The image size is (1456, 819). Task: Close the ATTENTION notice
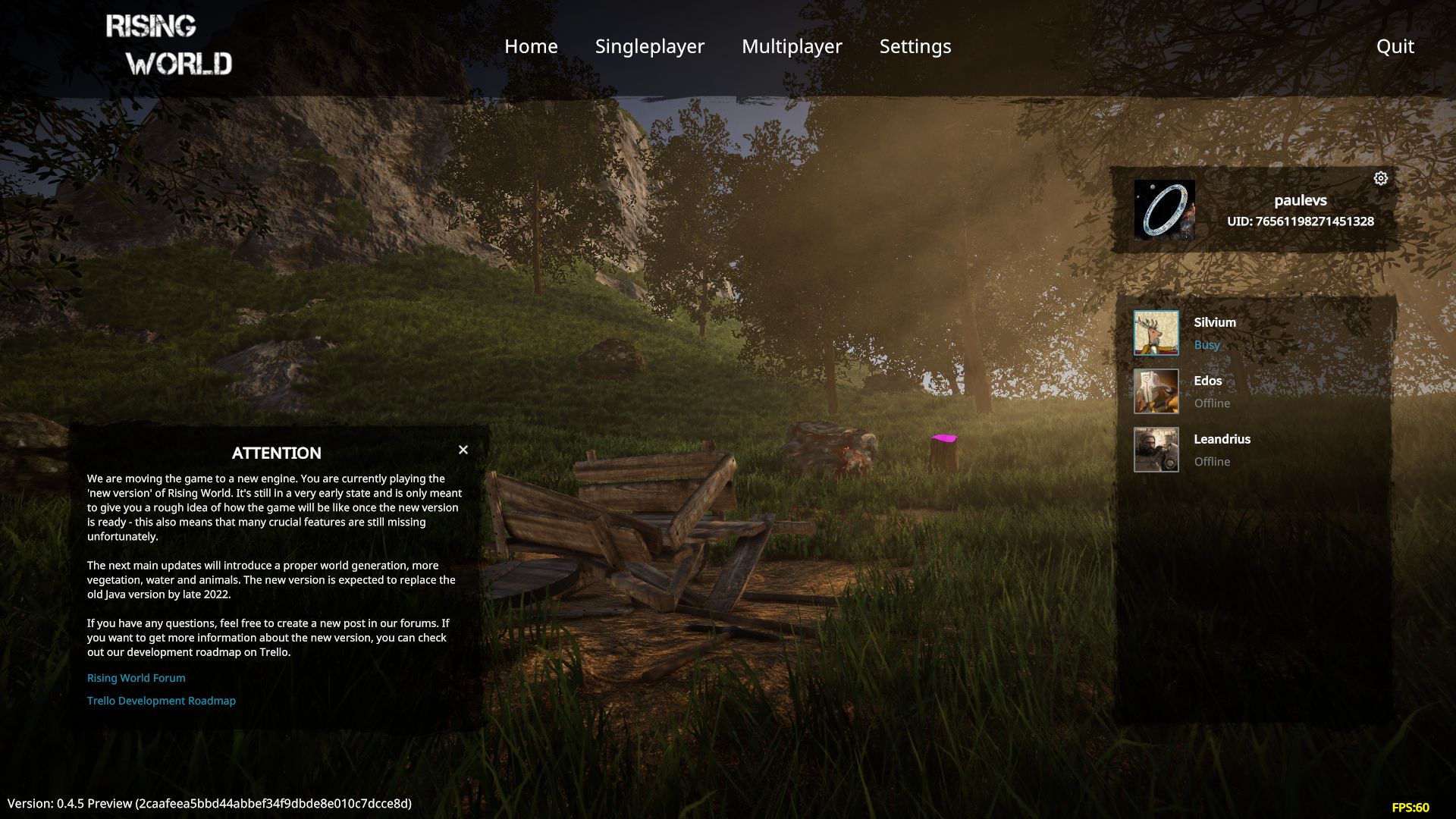(463, 450)
